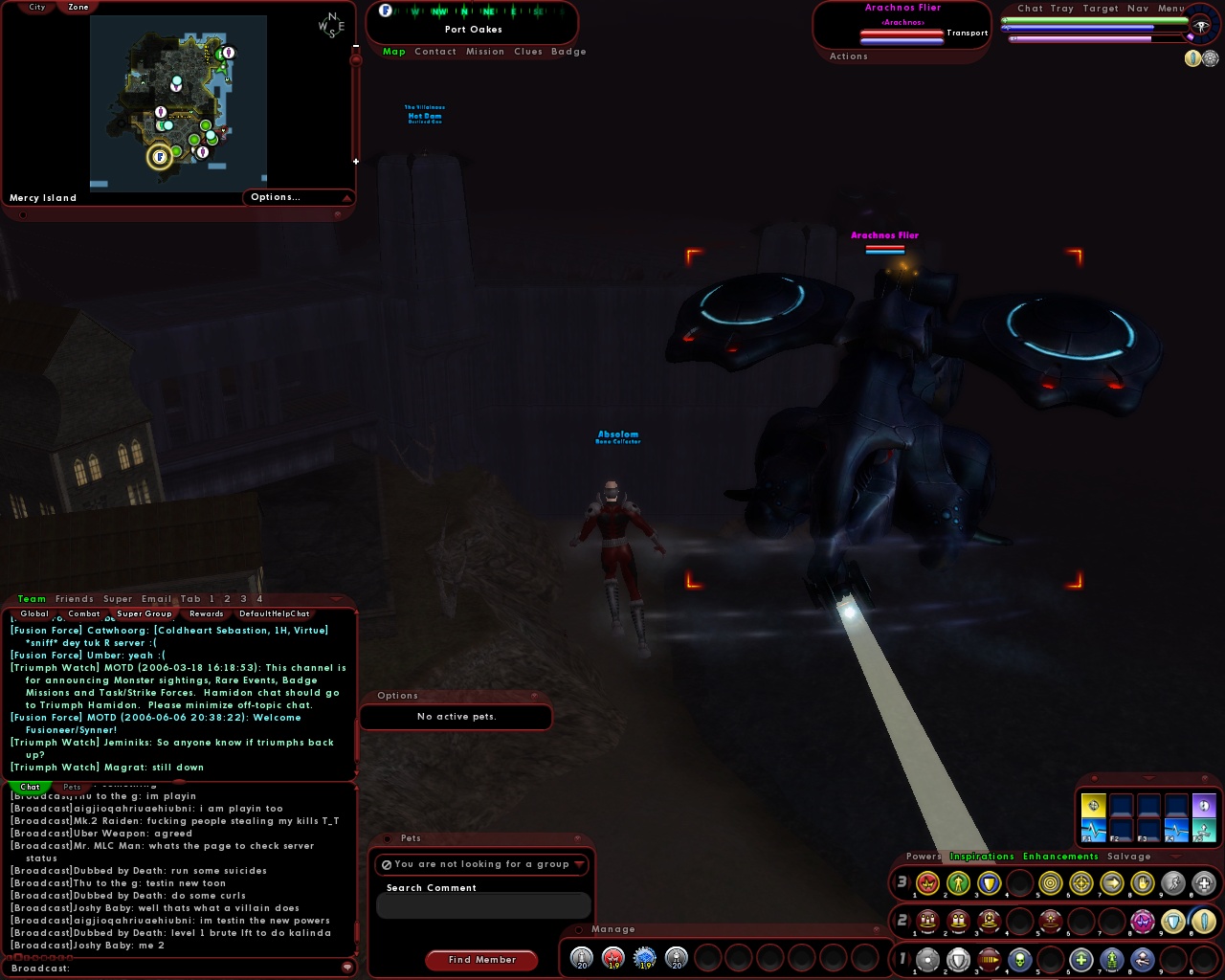Click the first power icon in the Manage tray

click(x=581, y=958)
